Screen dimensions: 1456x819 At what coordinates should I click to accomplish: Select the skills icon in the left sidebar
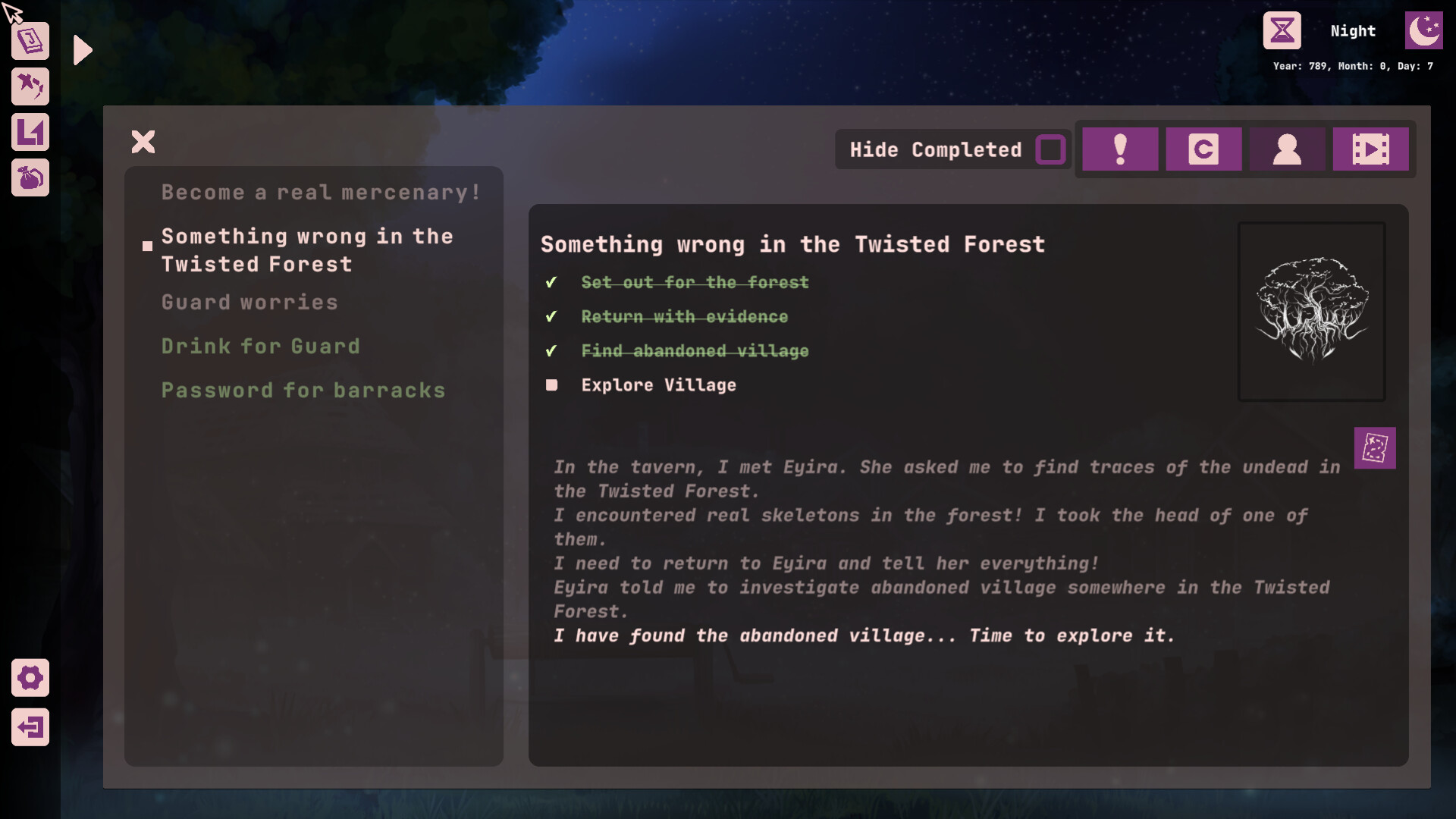(x=30, y=86)
